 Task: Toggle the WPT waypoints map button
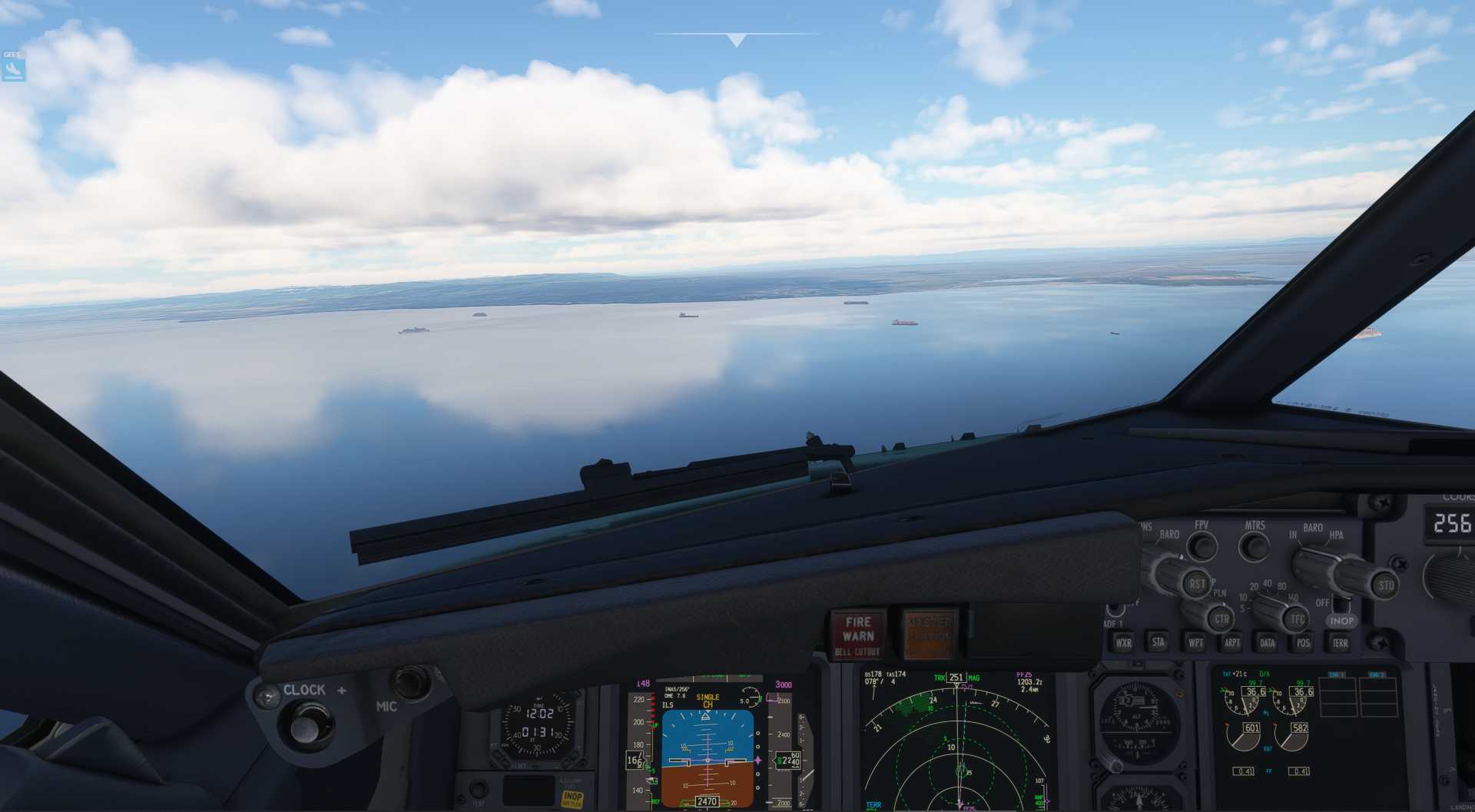tap(1195, 642)
